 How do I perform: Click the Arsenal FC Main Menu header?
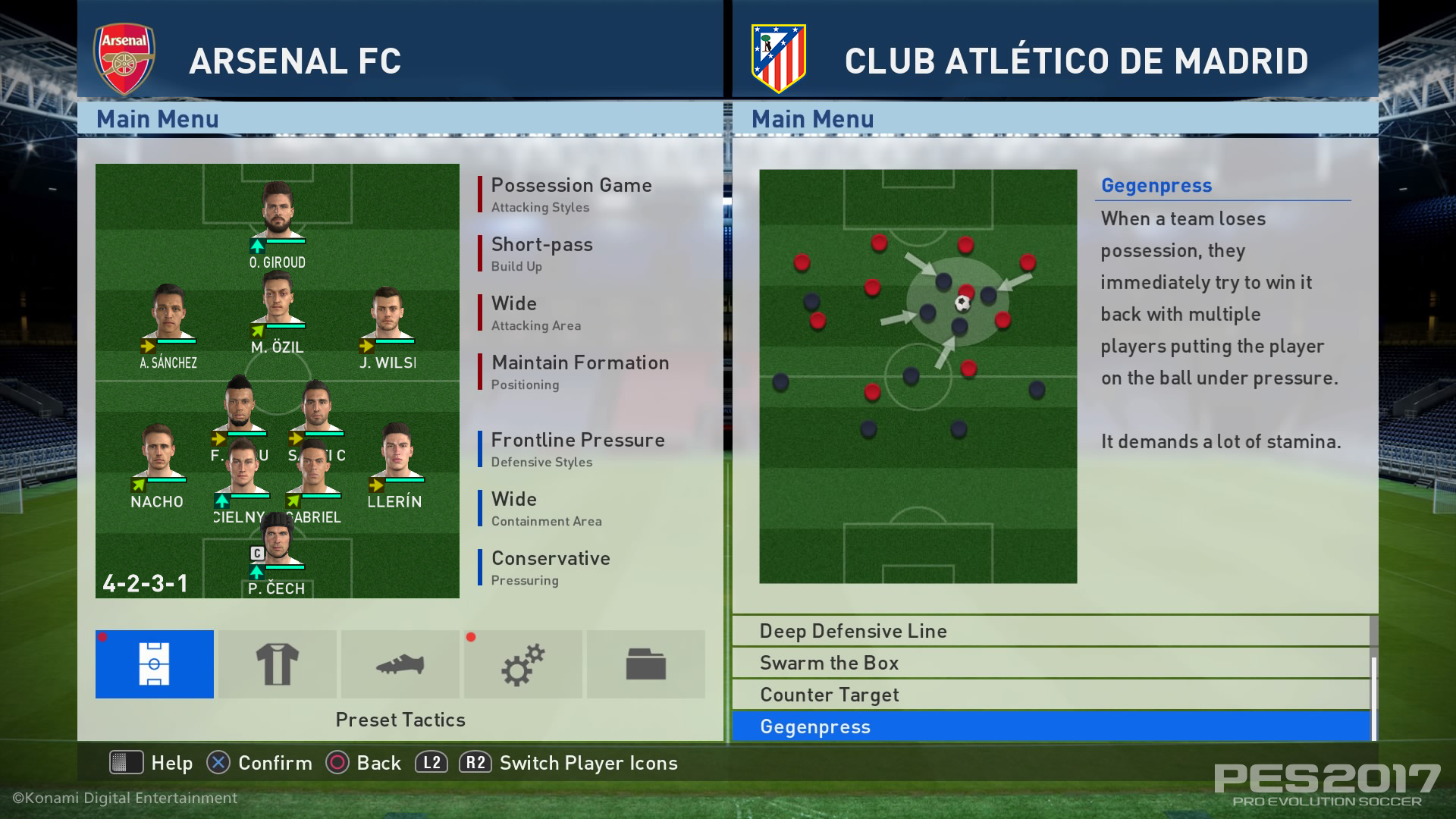[157, 119]
